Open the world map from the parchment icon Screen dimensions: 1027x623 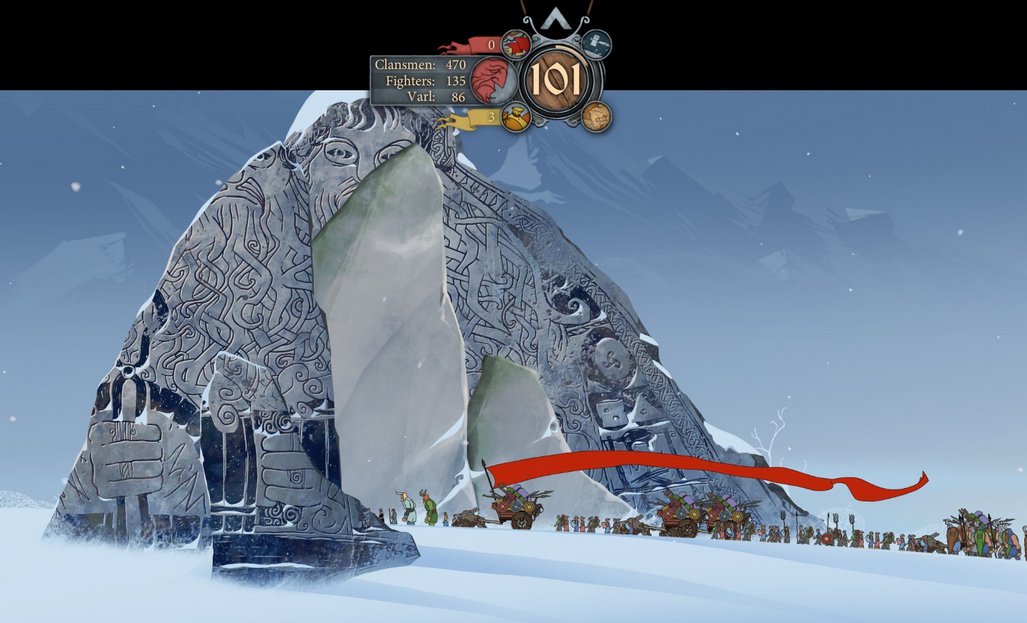pyautogui.click(x=596, y=116)
